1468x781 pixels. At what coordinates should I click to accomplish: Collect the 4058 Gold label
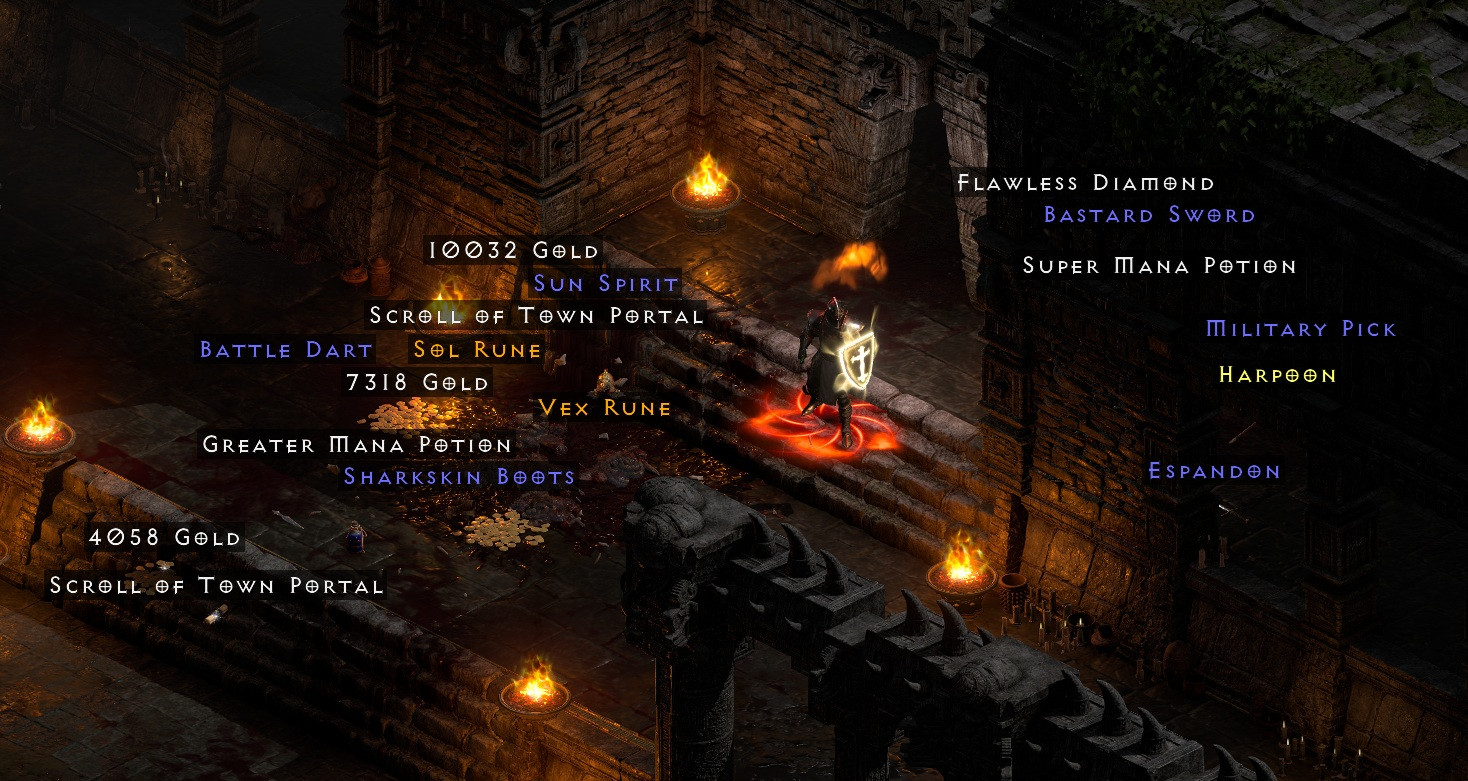click(165, 537)
